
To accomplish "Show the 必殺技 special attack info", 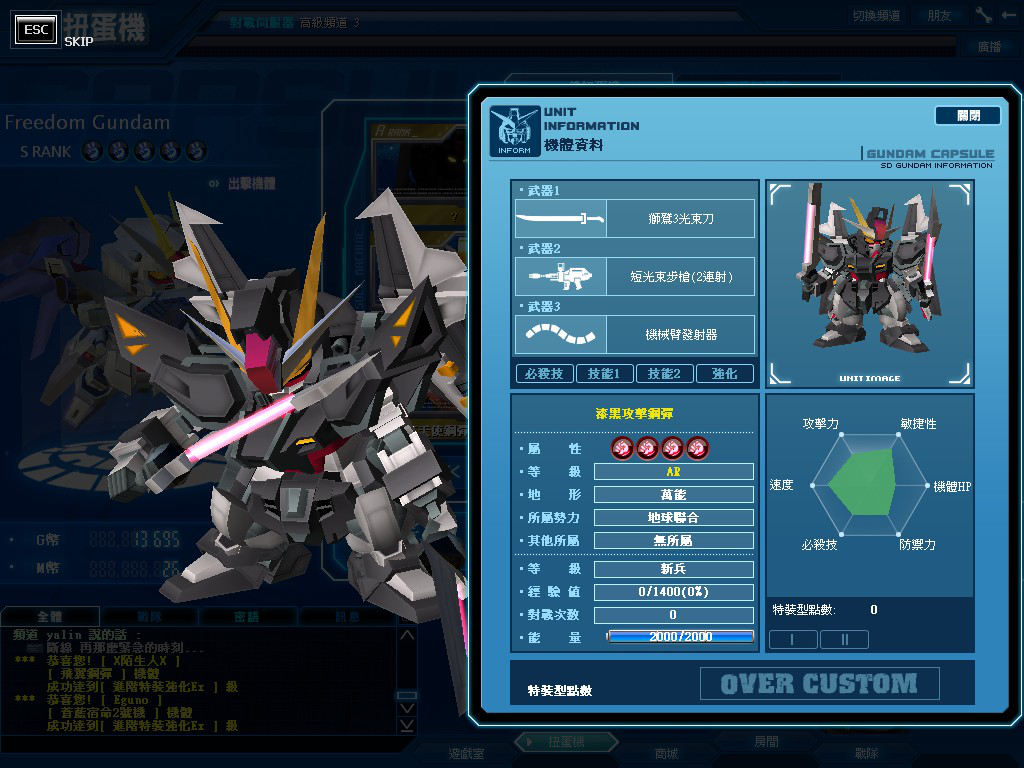I will click(544, 374).
